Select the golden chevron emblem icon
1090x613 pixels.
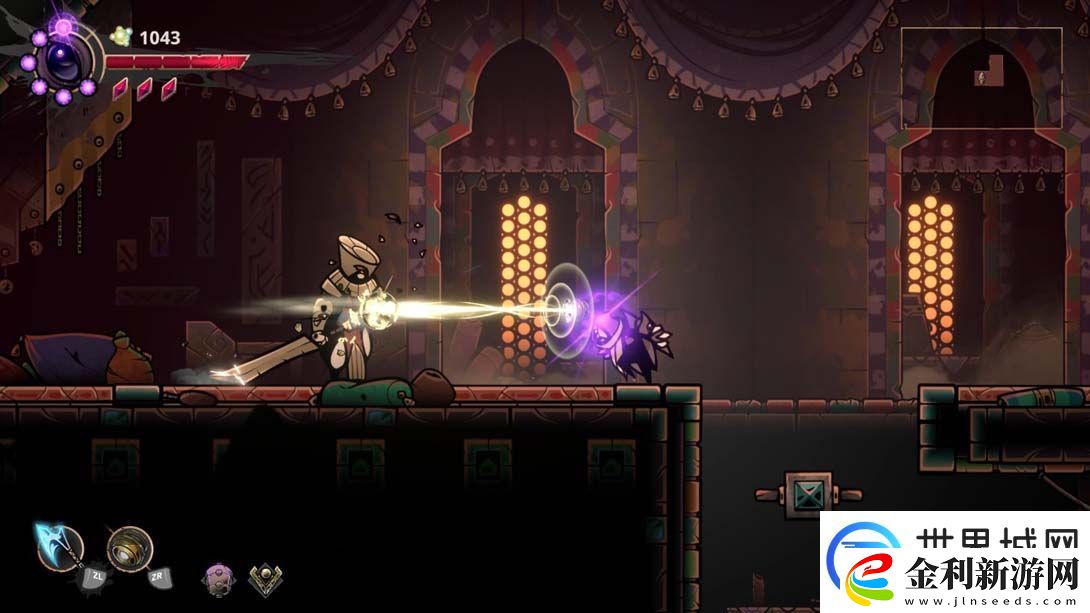[x=264, y=577]
